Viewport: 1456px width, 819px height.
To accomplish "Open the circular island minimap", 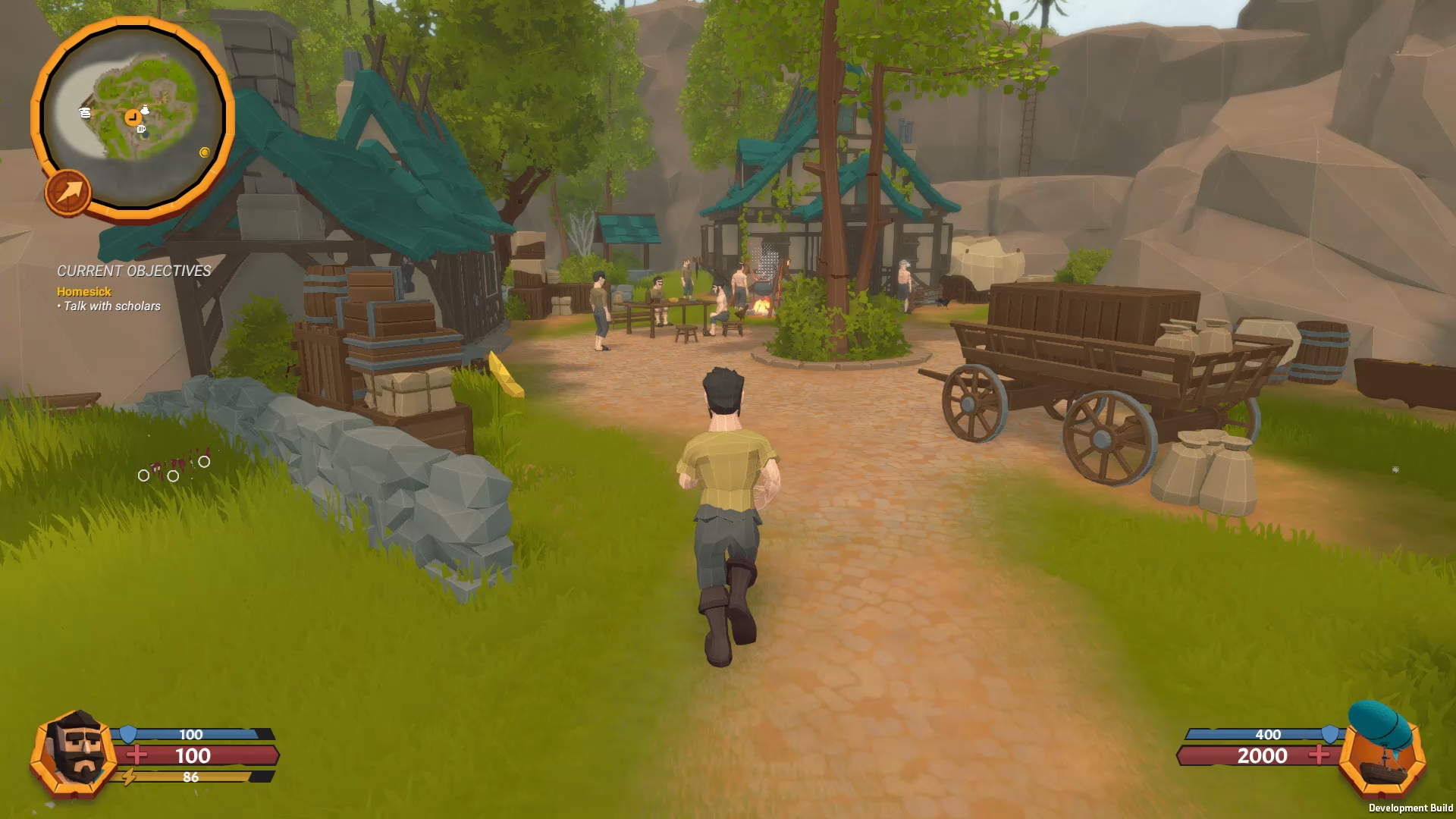I will 133,114.
